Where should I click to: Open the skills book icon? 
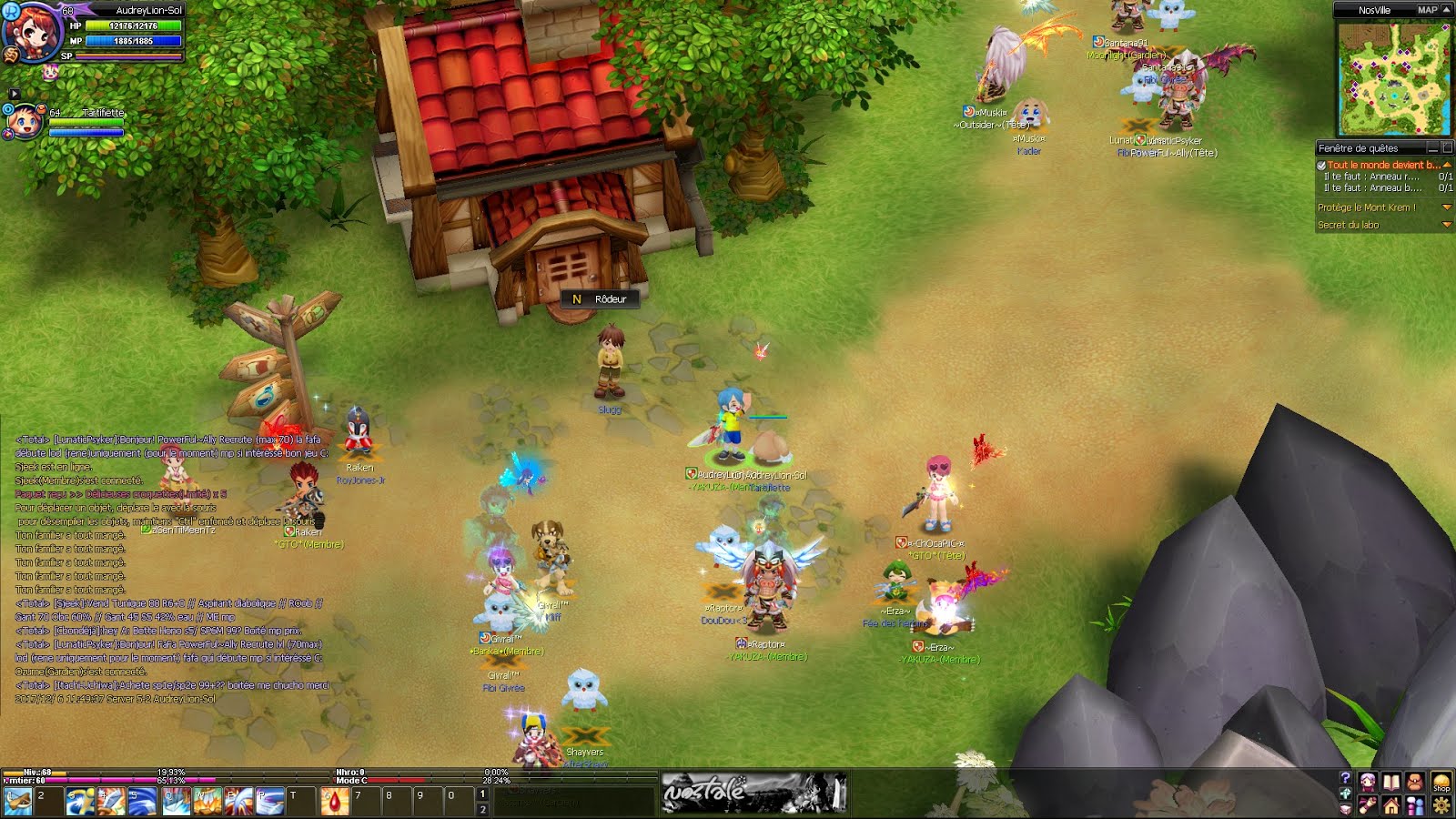pos(1390,783)
